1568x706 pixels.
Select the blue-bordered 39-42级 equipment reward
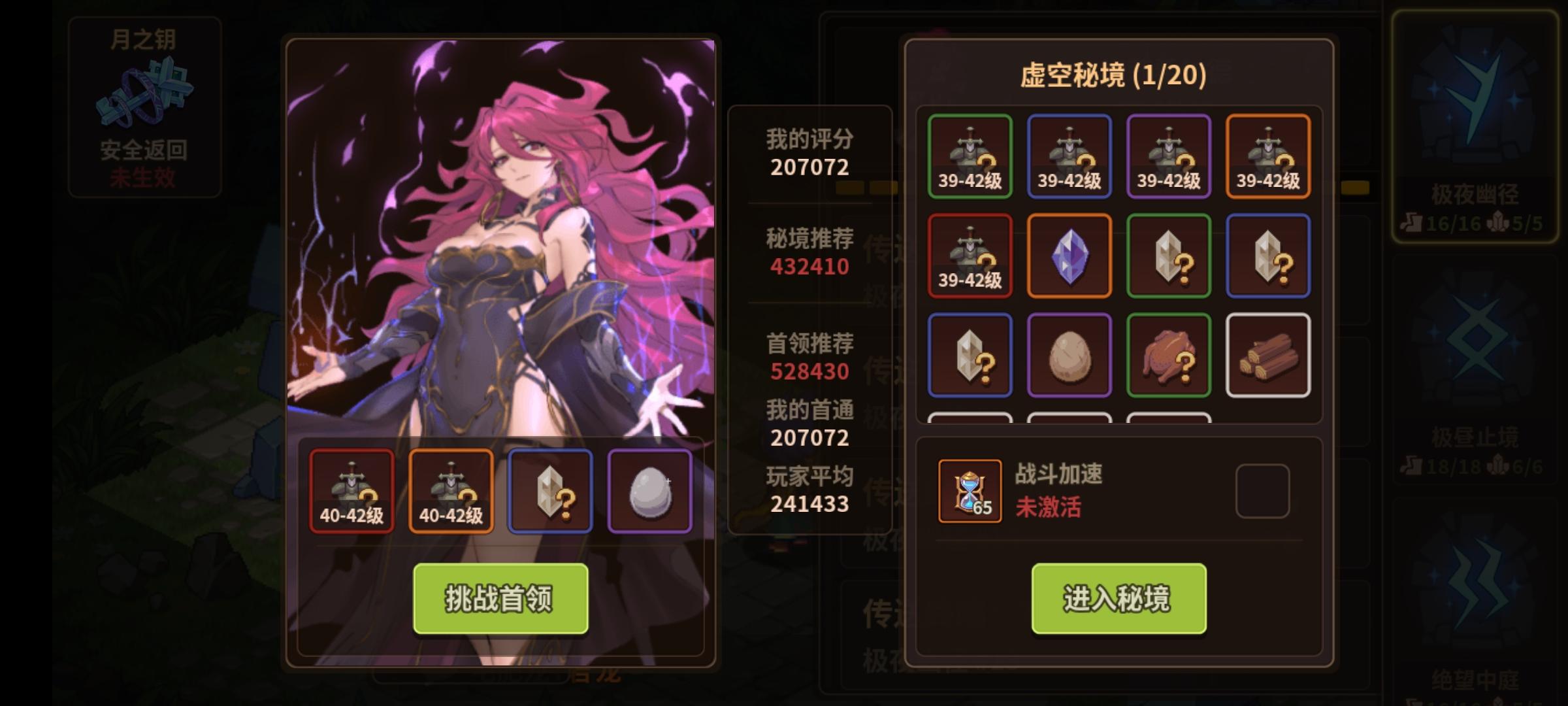[1070, 155]
